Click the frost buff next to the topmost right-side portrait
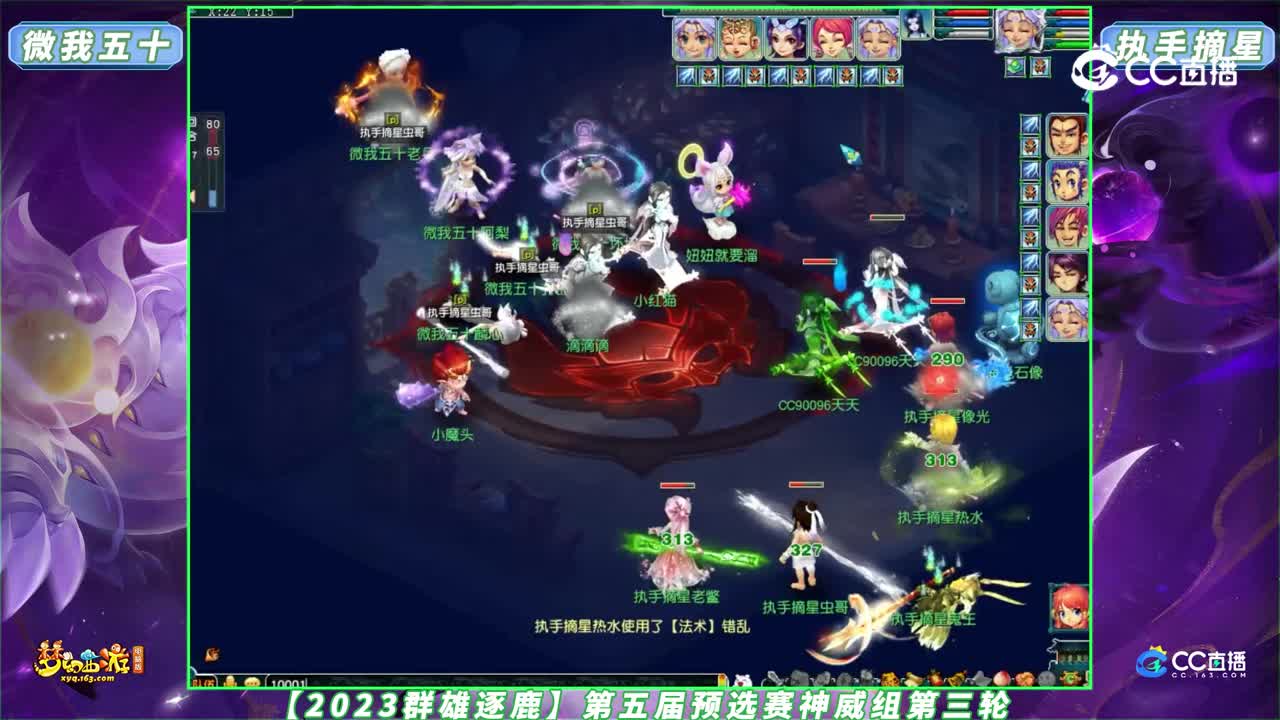The height and width of the screenshot is (720, 1280). pyautogui.click(x=1030, y=126)
